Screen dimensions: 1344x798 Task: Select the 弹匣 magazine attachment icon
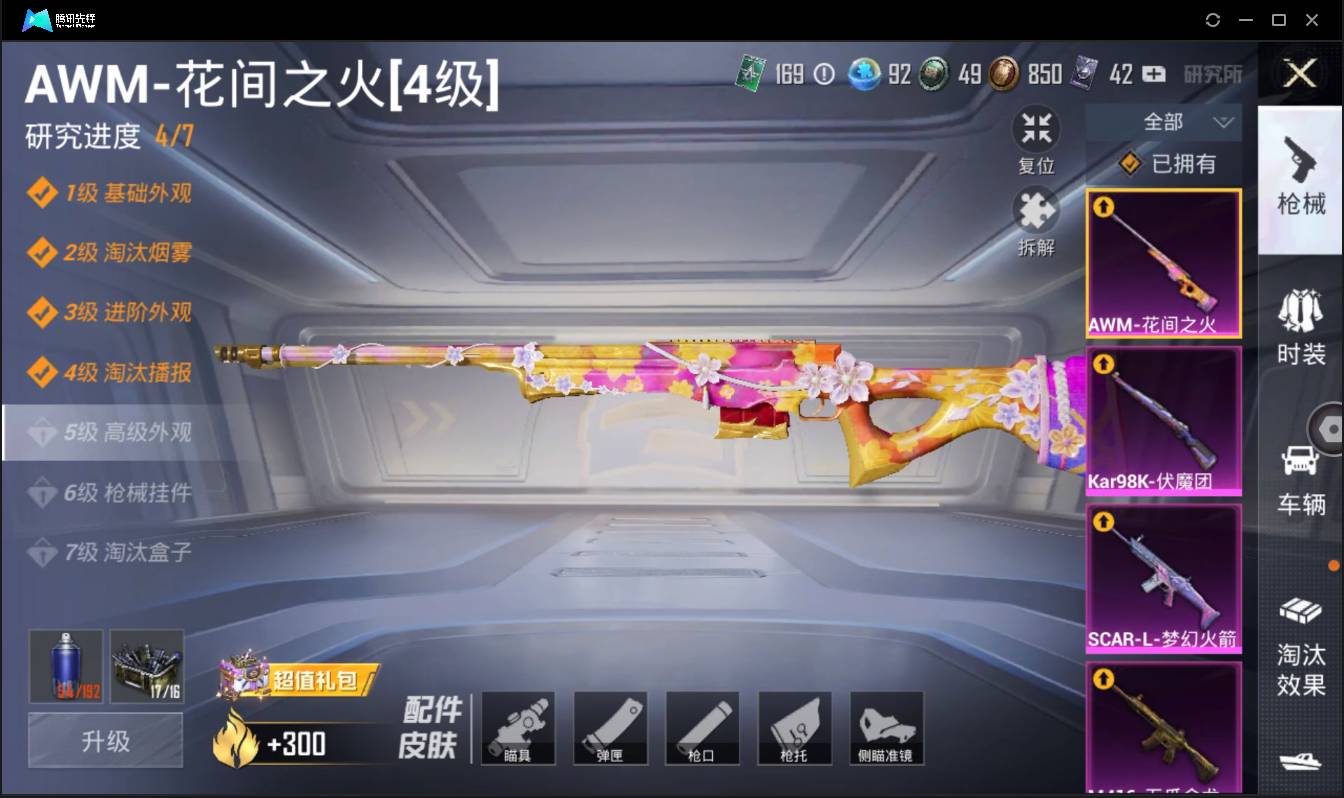(610, 727)
